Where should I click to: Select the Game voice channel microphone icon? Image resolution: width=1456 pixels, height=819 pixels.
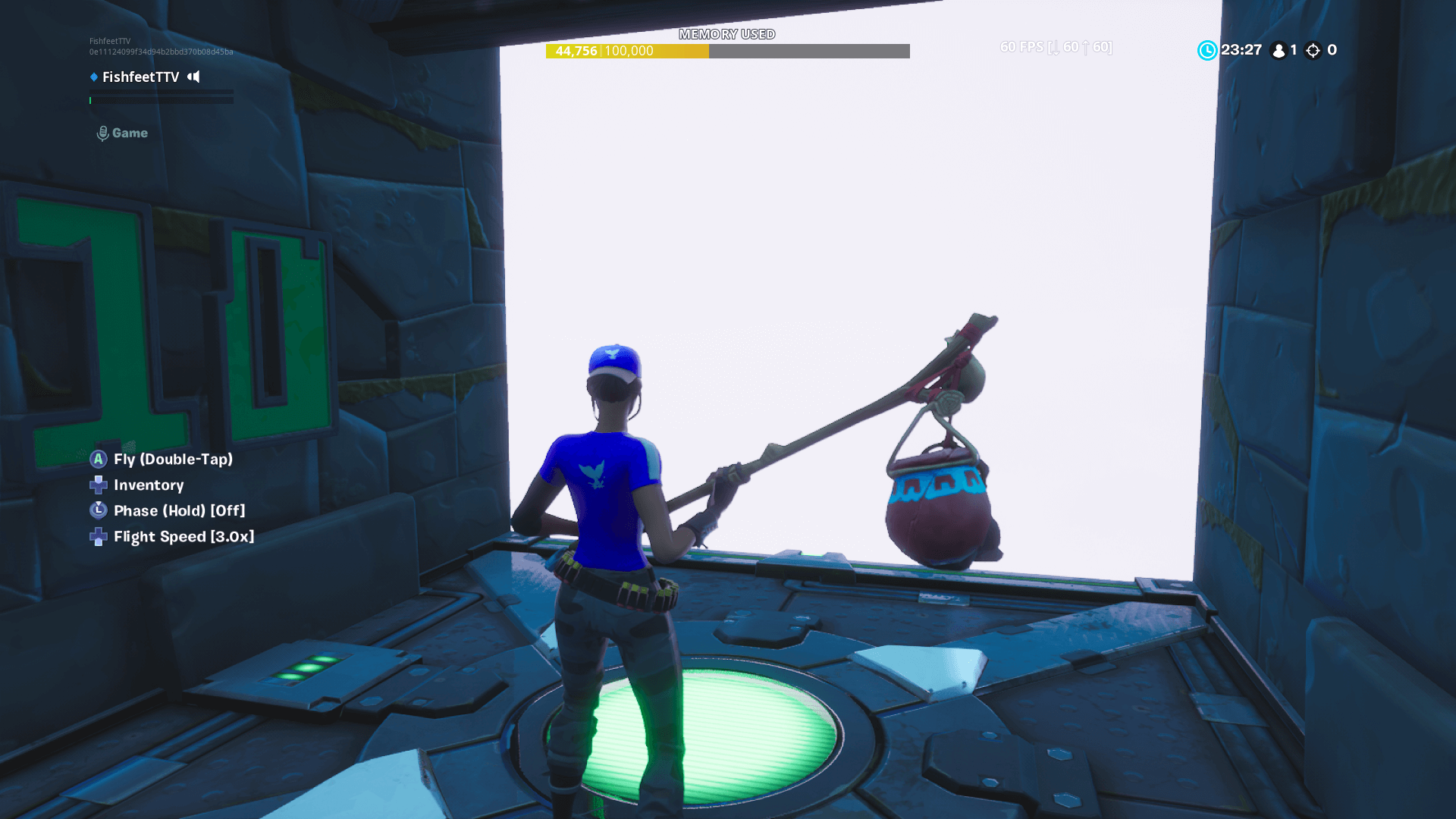point(102,132)
